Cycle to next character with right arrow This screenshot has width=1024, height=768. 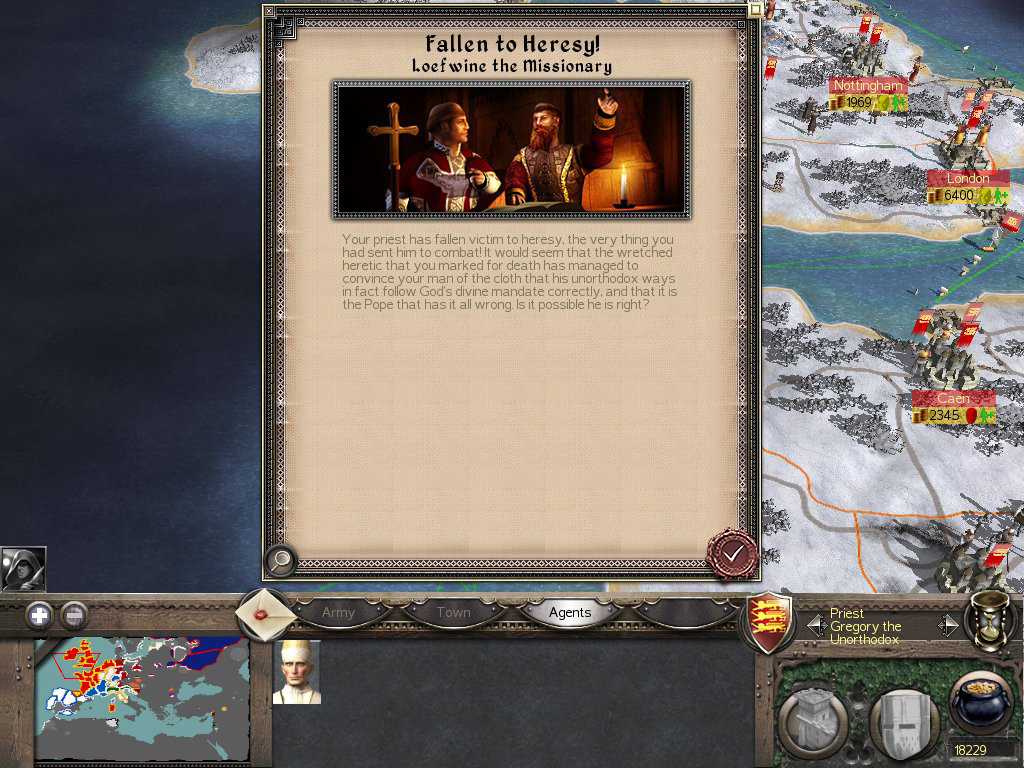tap(947, 626)
